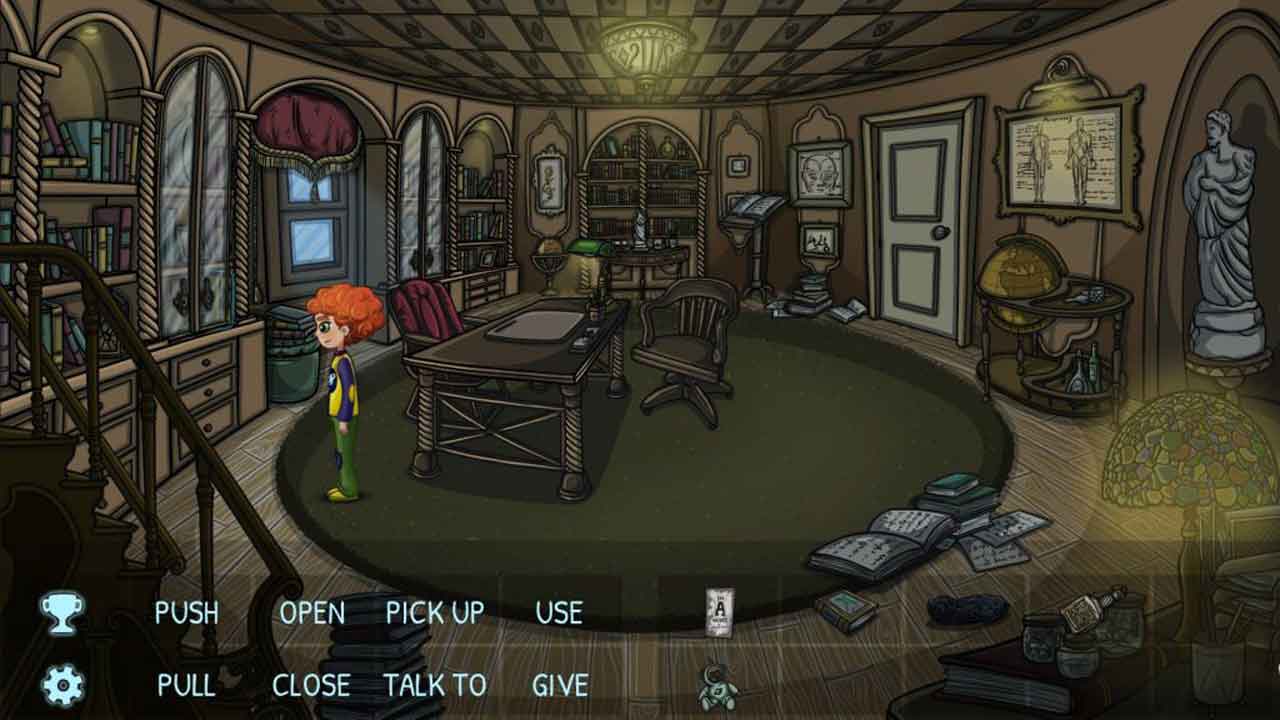Open settings with the gear icon
Screen dimensions: 1280x720
tap(62, 686)
